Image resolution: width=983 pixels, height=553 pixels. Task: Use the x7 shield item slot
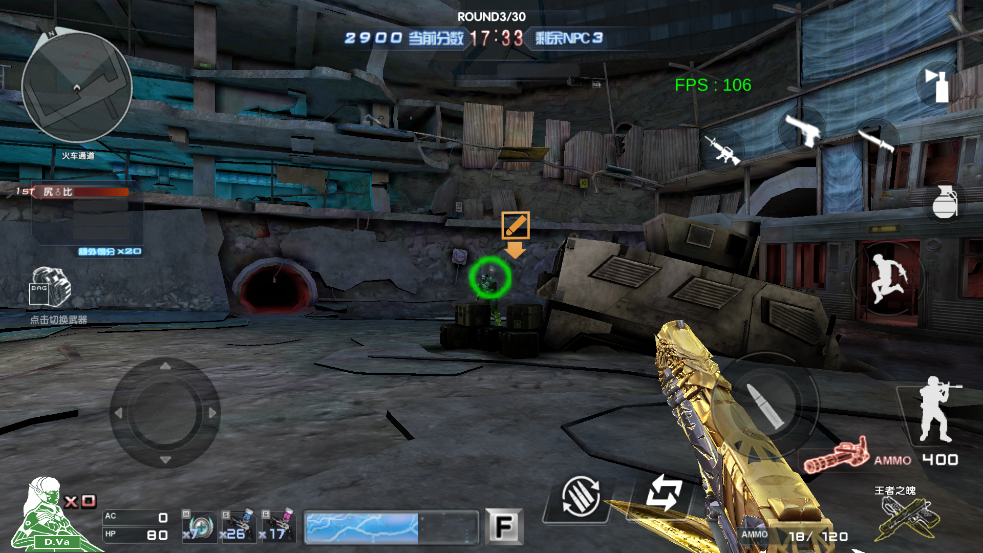(199, 526)
